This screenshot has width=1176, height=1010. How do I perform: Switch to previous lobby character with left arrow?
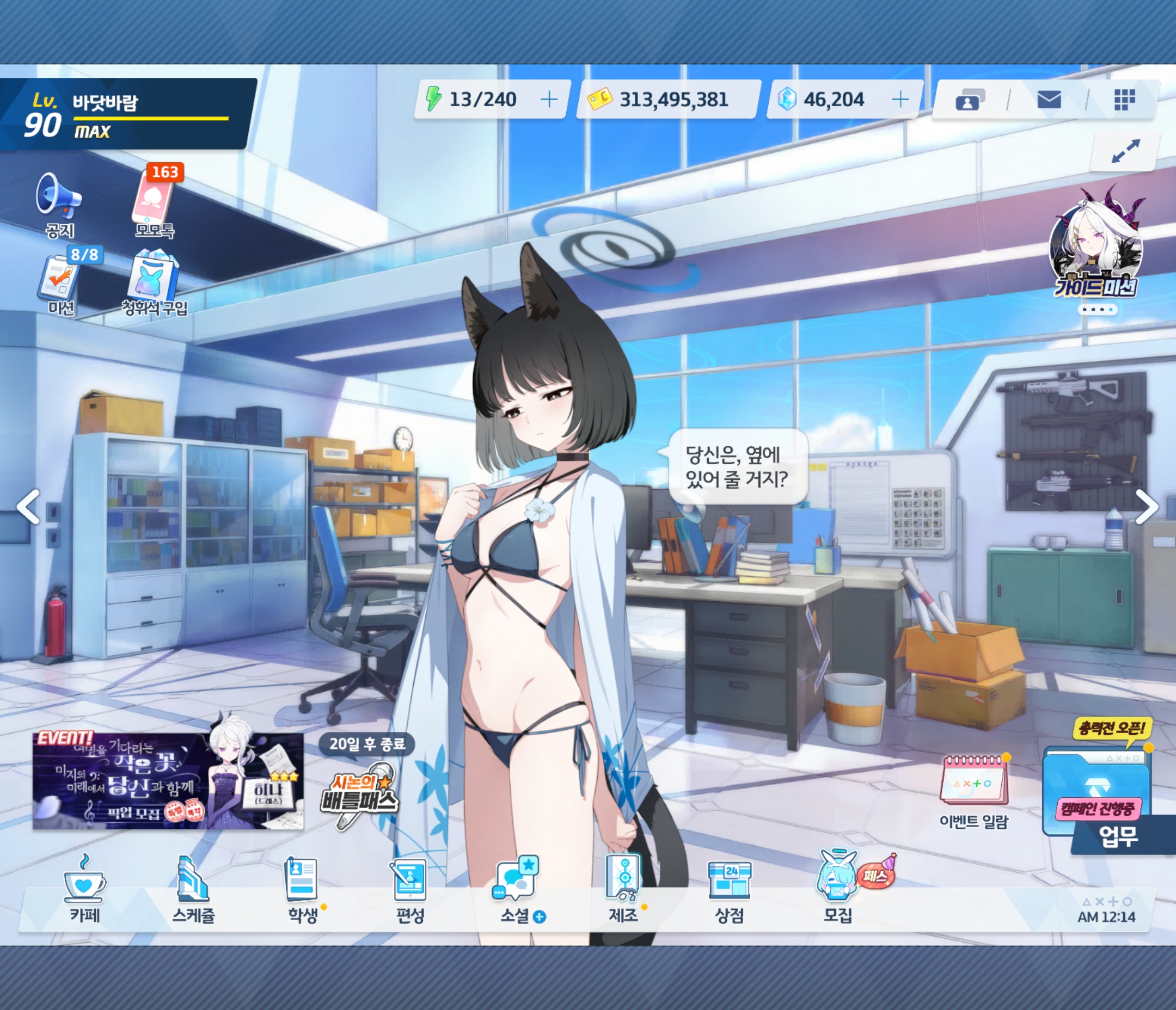click(28, 506)
